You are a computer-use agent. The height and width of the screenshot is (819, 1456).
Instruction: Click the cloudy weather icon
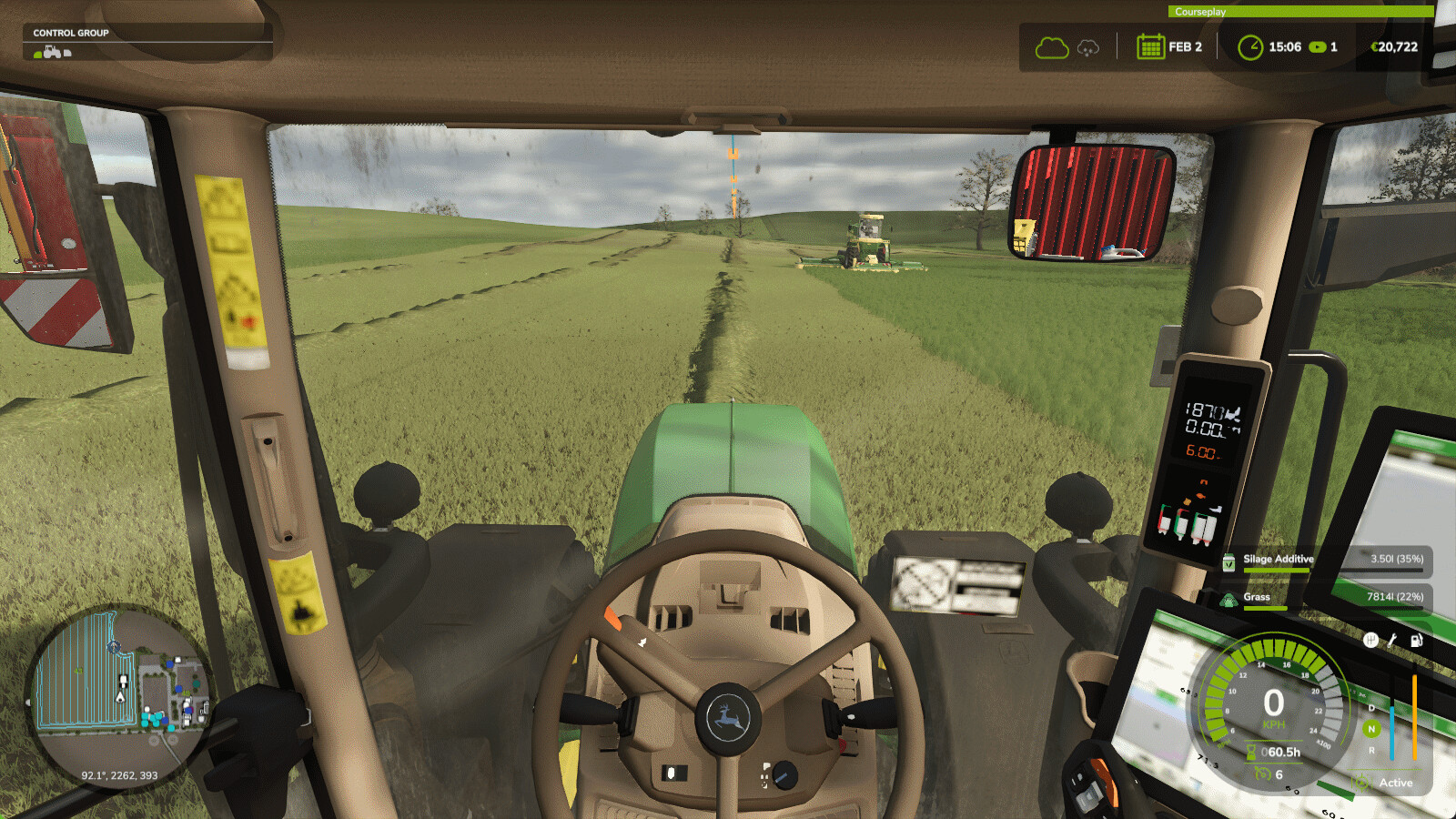pos(1054,47)
